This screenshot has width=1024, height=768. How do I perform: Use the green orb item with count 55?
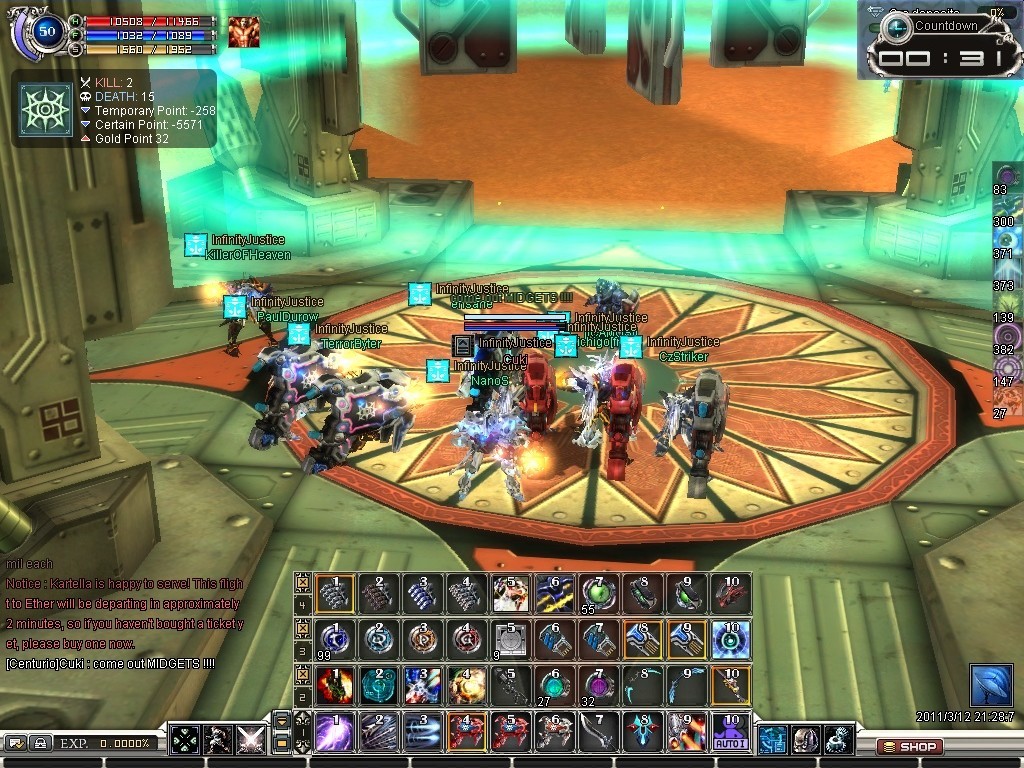598,593
